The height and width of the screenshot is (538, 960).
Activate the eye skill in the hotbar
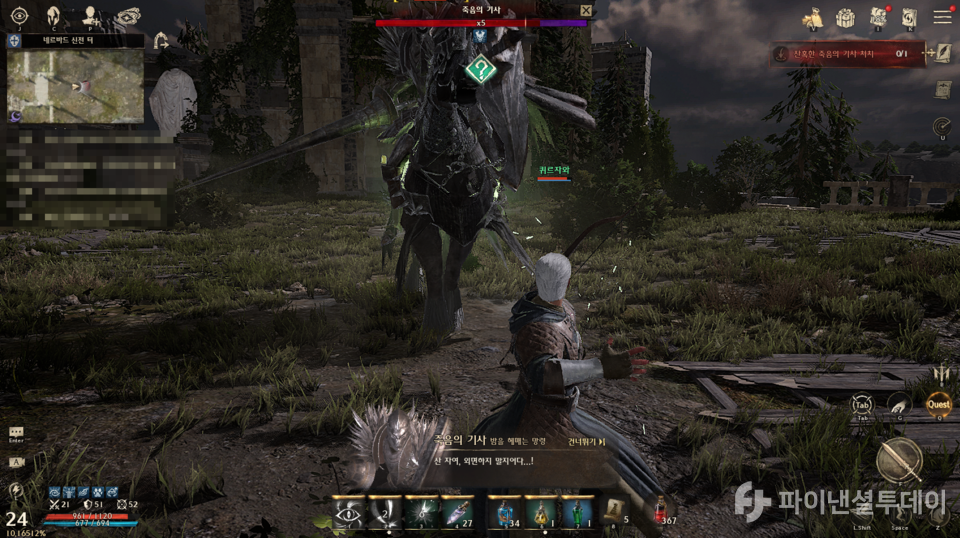(x=349, y=511)
